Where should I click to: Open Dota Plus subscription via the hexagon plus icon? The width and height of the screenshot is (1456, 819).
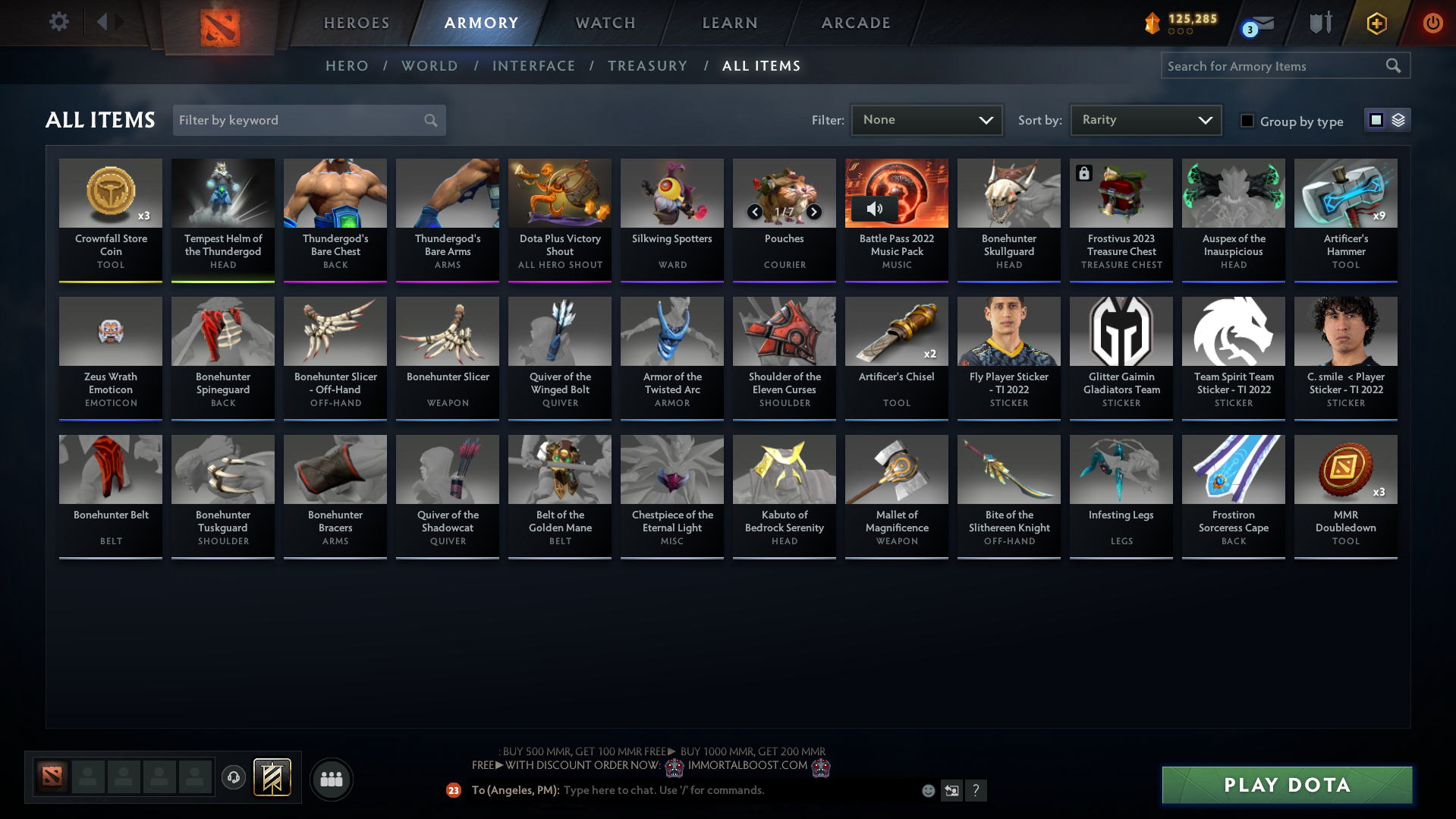[x=1376, y=23]
